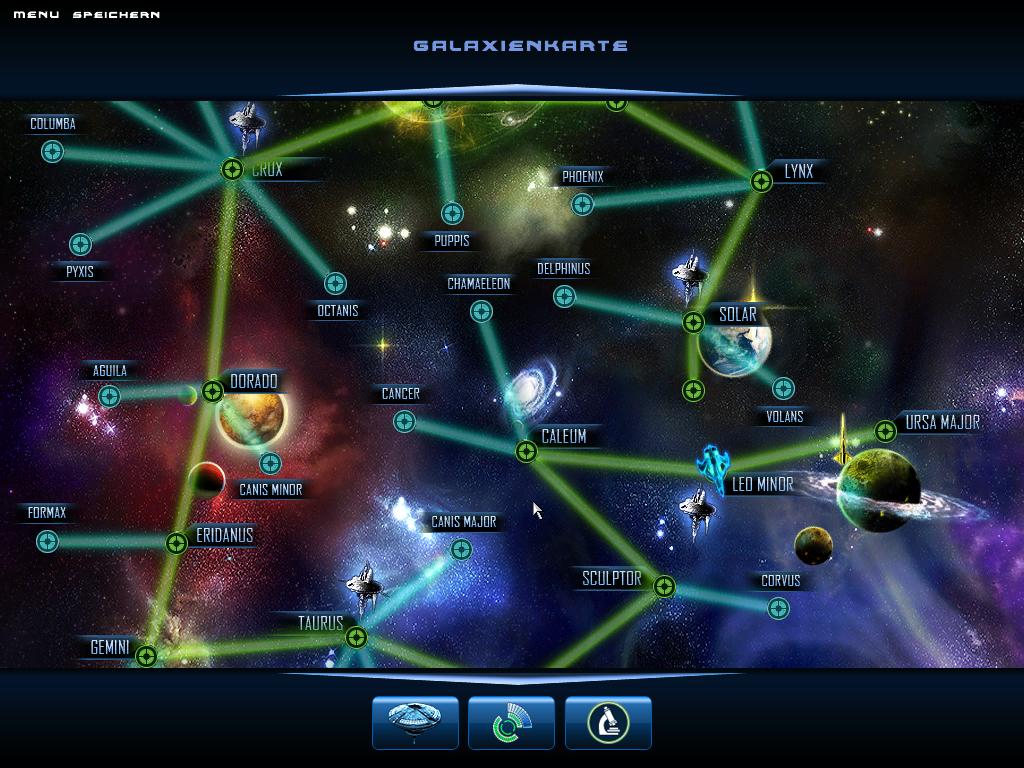Select the Crux system node
The image size is (1024, 768).
(232, 170)
